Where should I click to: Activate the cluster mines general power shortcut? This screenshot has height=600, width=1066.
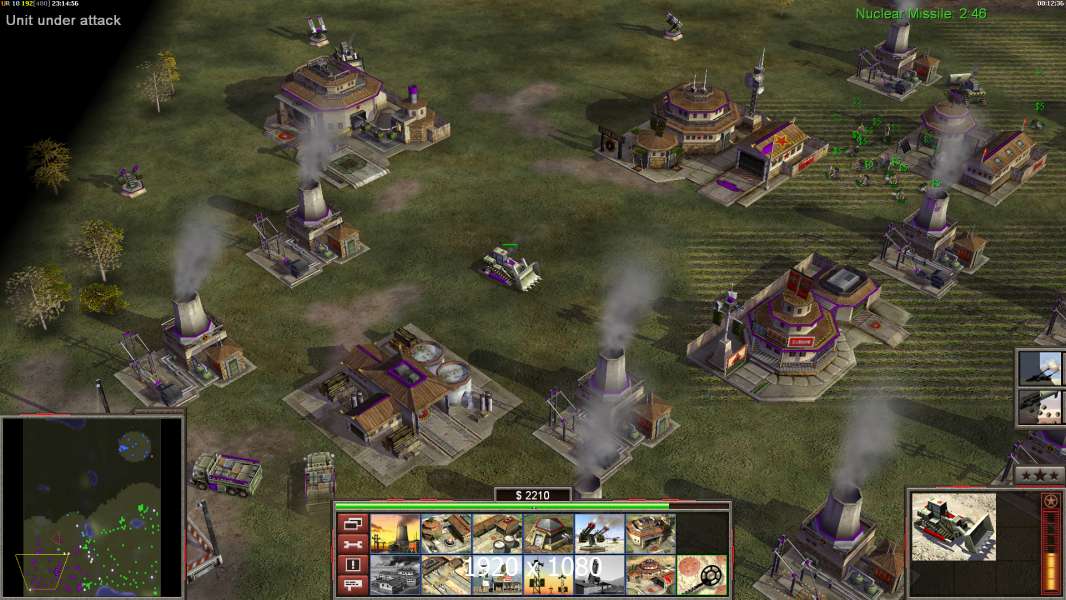point(1042,407)
